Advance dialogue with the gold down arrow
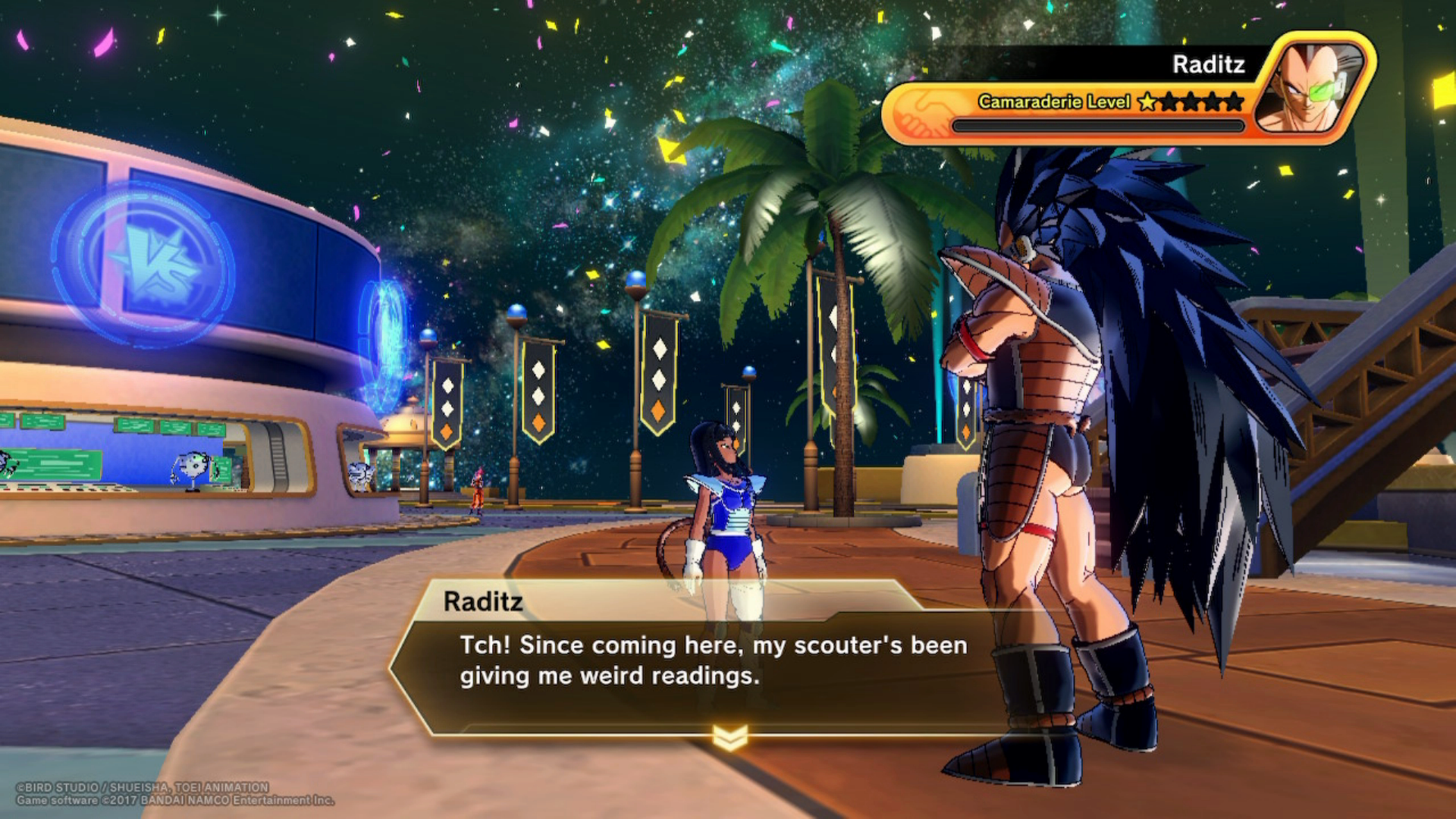This screenshot has height=819, width=1456. [x=730, y=736]
